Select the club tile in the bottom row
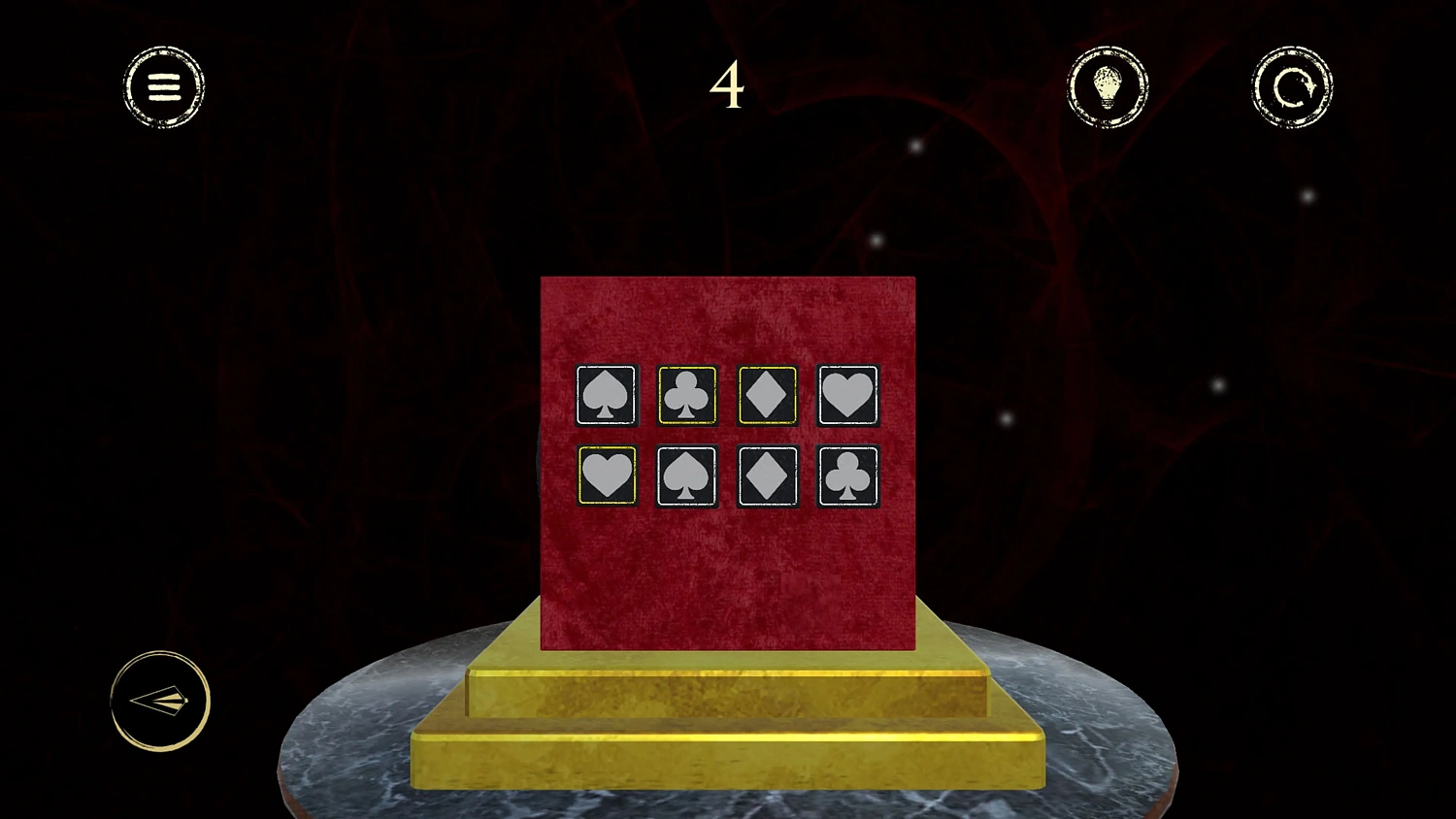The image size is (1456, 819). [x=847, y=475]
